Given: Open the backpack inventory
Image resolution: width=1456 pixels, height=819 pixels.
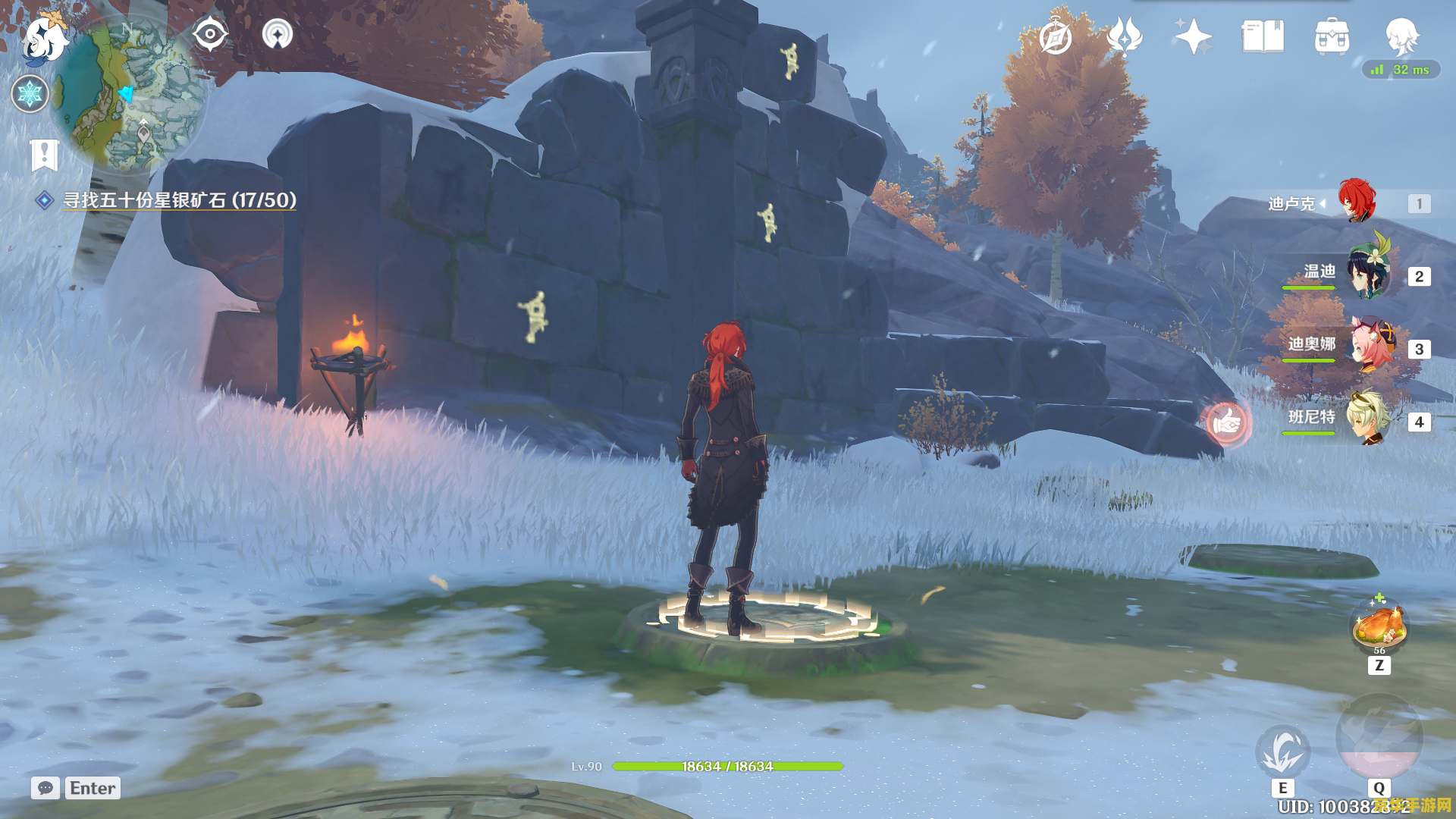Looking at the screenshot, I should click(x=1332, y=36).
